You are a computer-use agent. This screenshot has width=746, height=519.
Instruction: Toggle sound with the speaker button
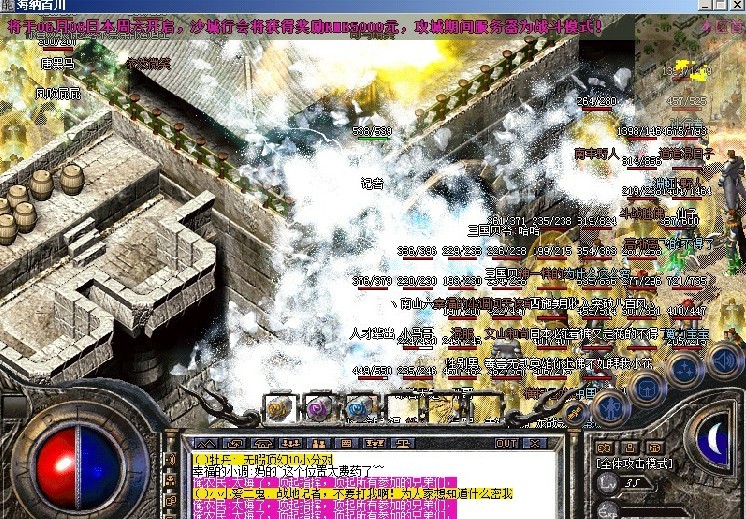724,358
